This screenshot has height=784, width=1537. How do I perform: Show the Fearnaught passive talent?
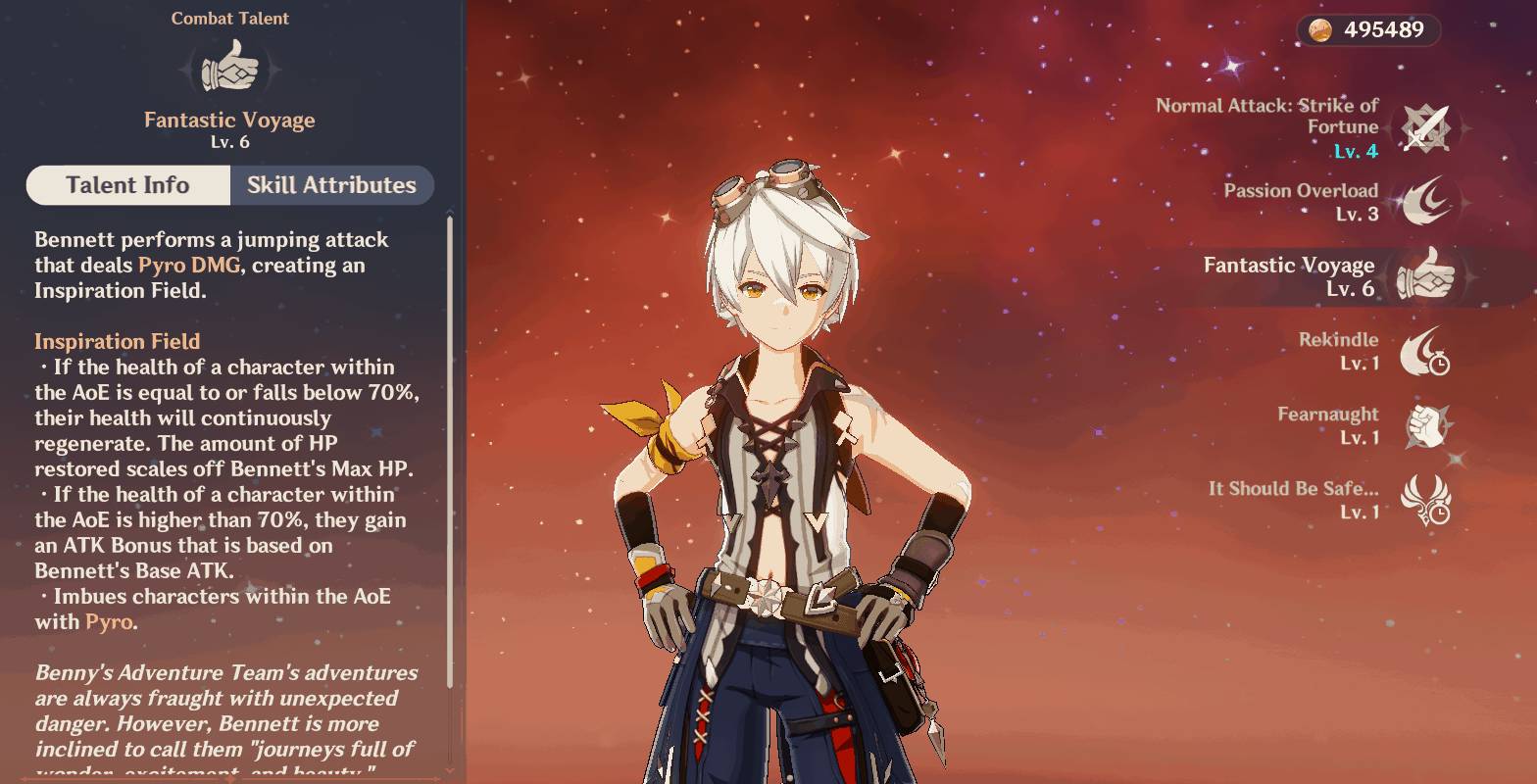pos(1422,425)
